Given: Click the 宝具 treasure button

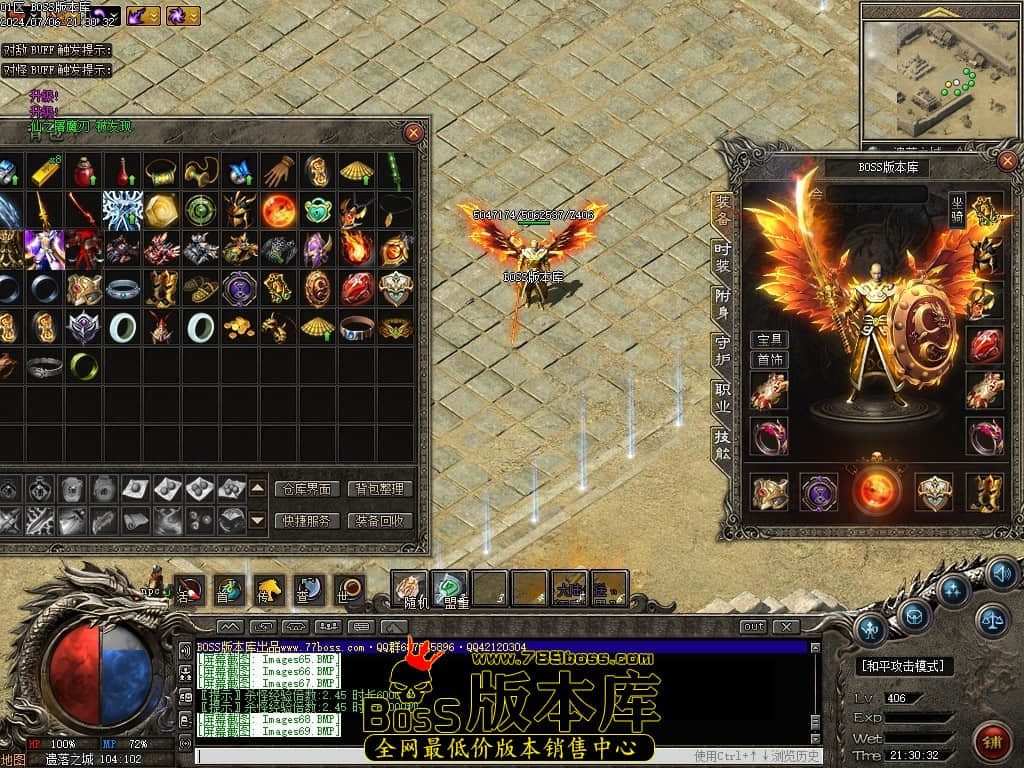Looking at the screenshot, I should tap(769, 340).
